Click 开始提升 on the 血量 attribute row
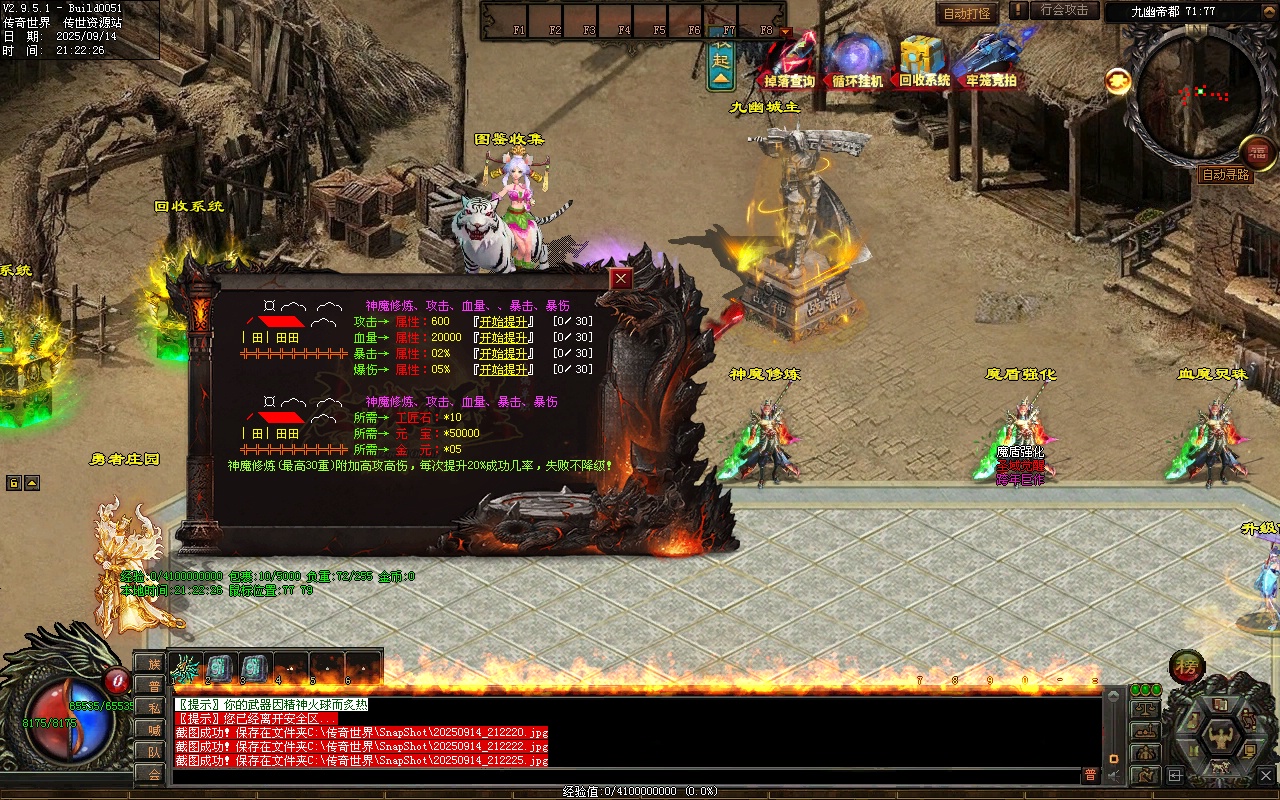The image size is (1280, 800). (x=504, y=337)
